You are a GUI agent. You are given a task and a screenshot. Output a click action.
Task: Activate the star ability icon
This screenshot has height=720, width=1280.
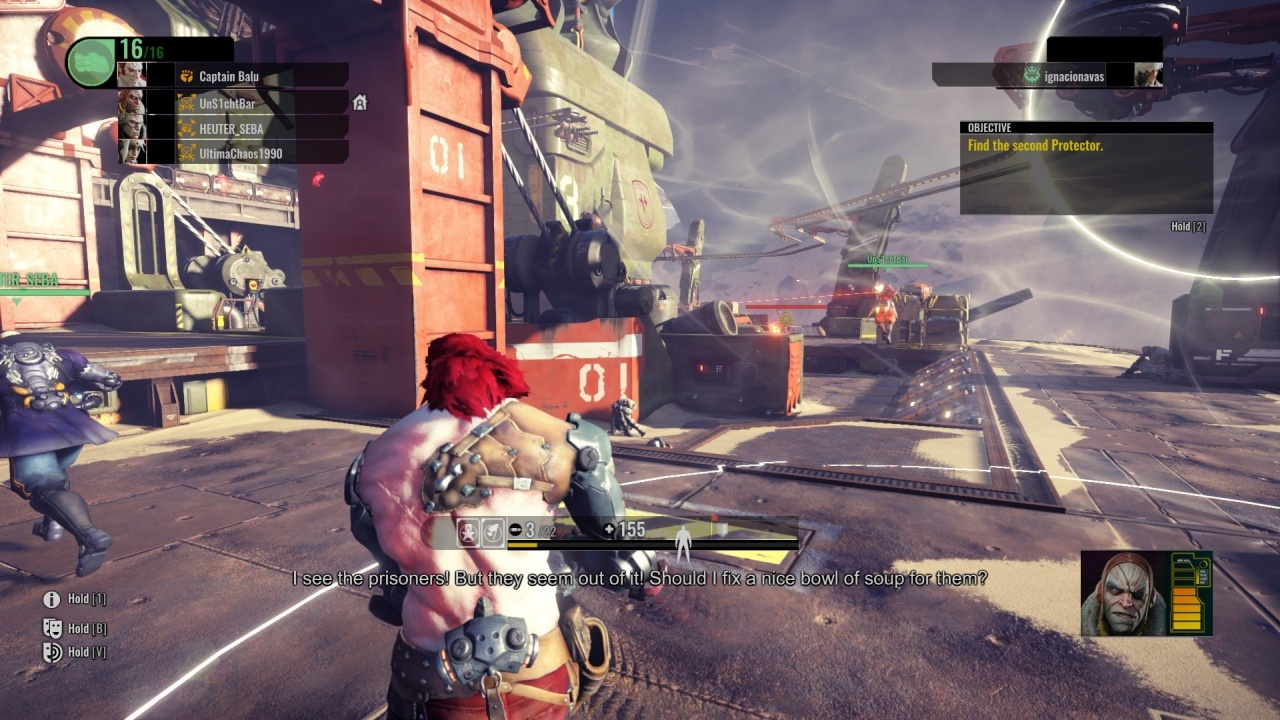point(468,533)
